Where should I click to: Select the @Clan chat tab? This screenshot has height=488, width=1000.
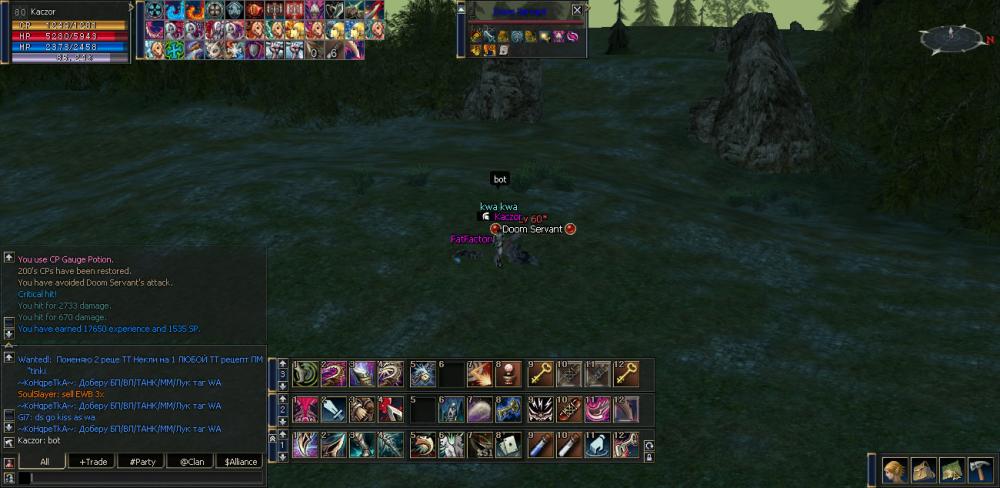coord(190,461)
